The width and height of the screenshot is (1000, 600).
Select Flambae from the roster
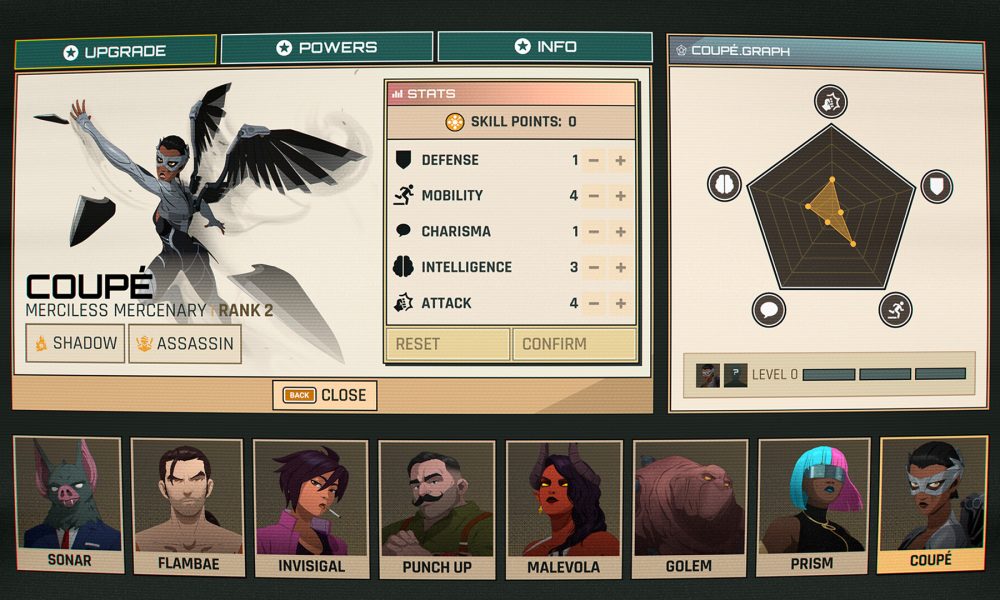tap(188, 508)
